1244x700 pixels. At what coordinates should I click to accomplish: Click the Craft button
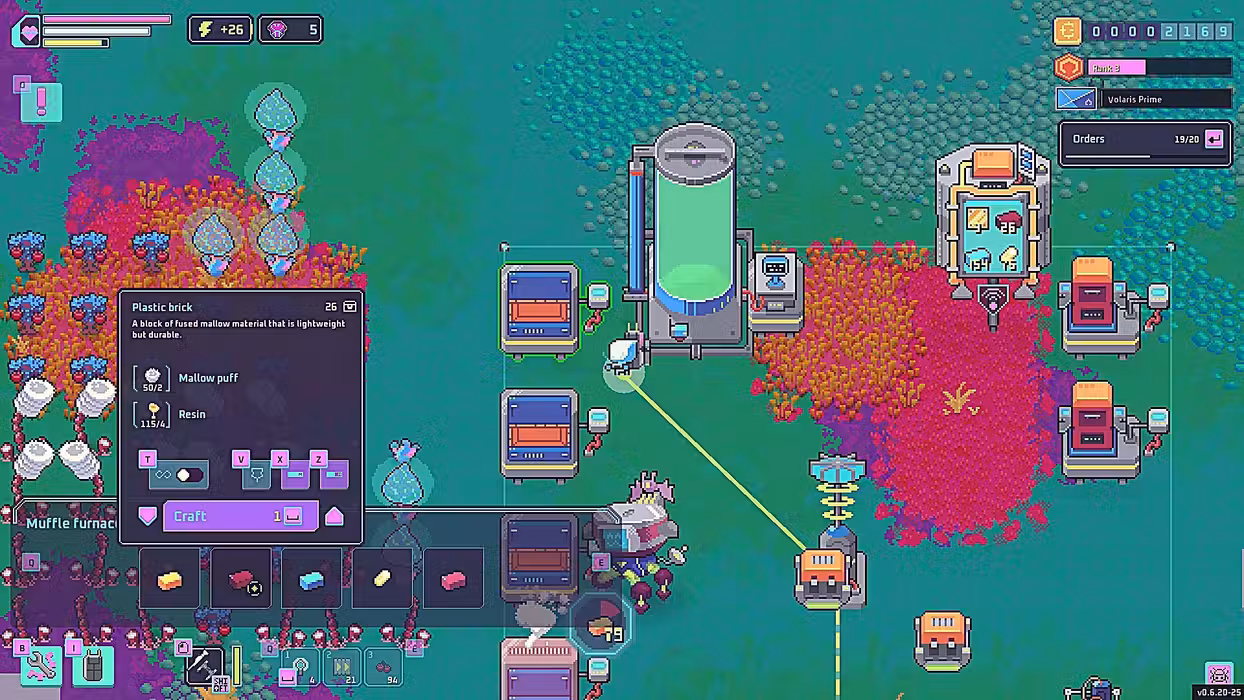click(x=230, y=516)
